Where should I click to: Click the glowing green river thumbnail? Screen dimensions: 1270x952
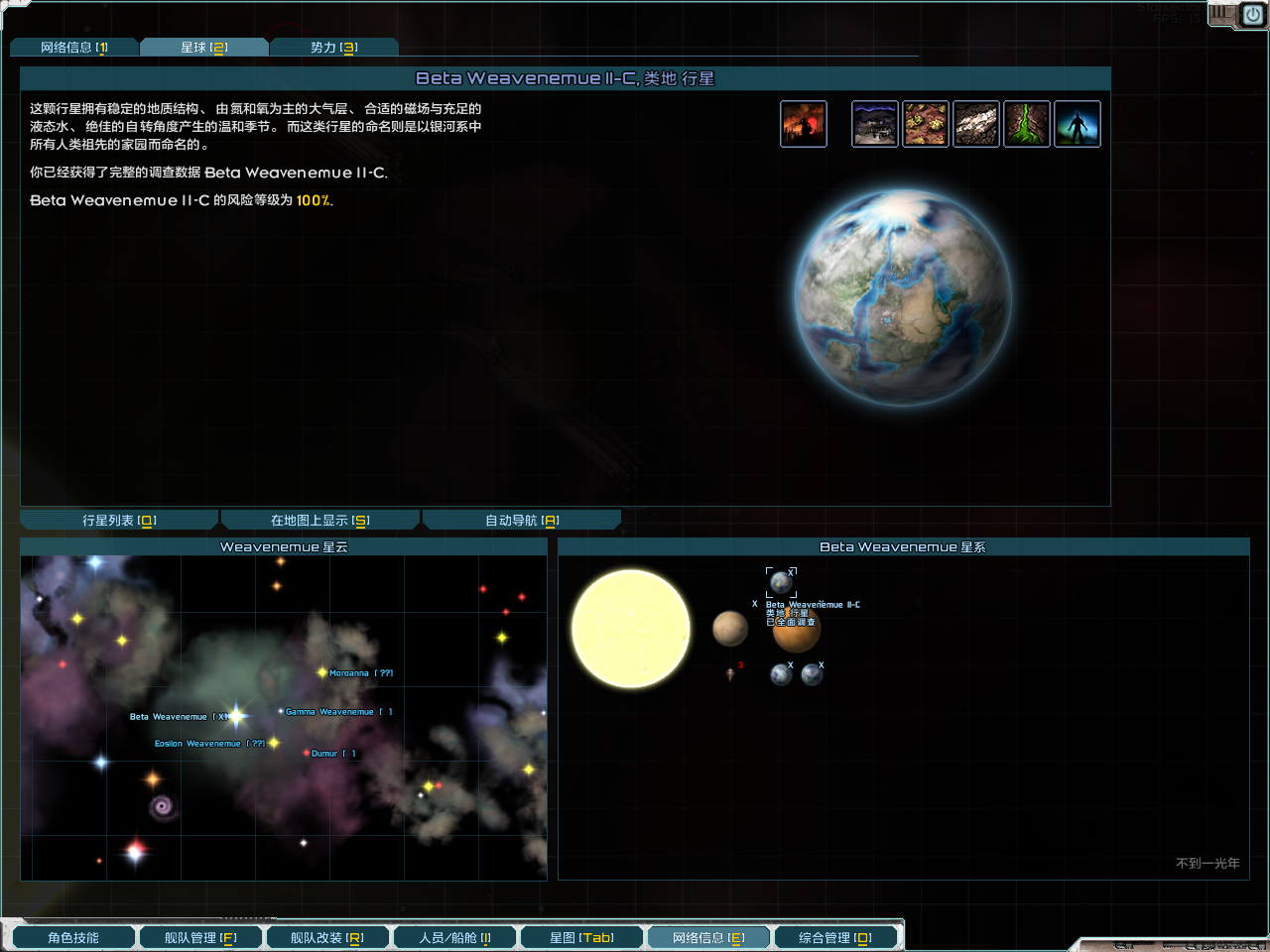[x=1027, y=123]
